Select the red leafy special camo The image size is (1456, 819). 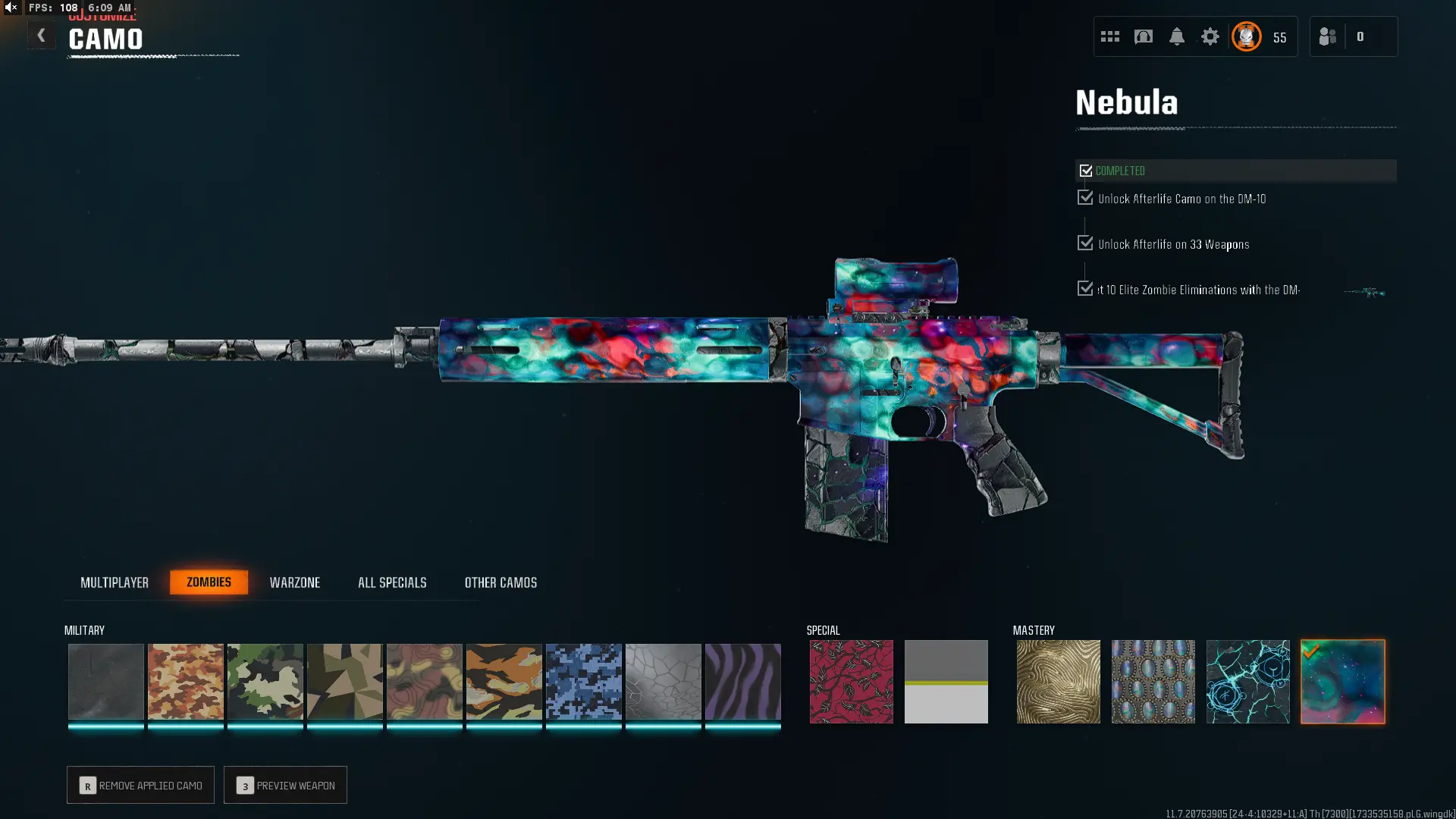[851, 681]
